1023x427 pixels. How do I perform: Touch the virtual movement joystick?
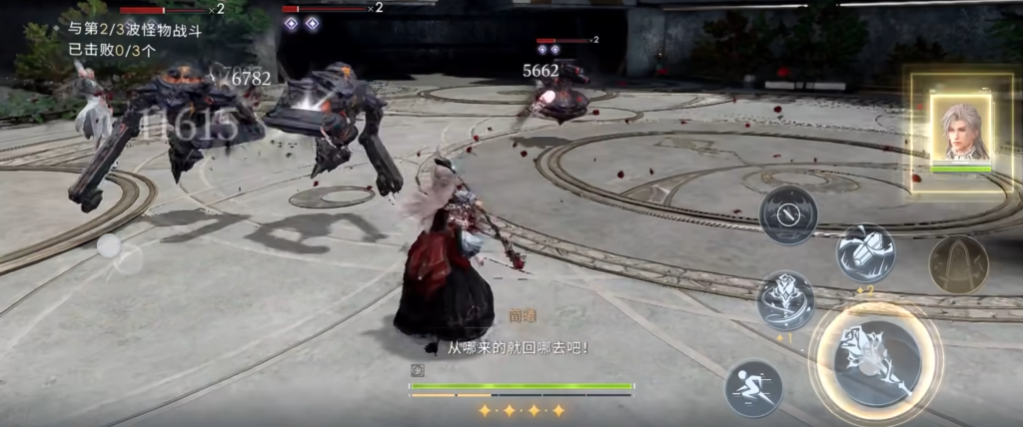click(x=108, y=246)
